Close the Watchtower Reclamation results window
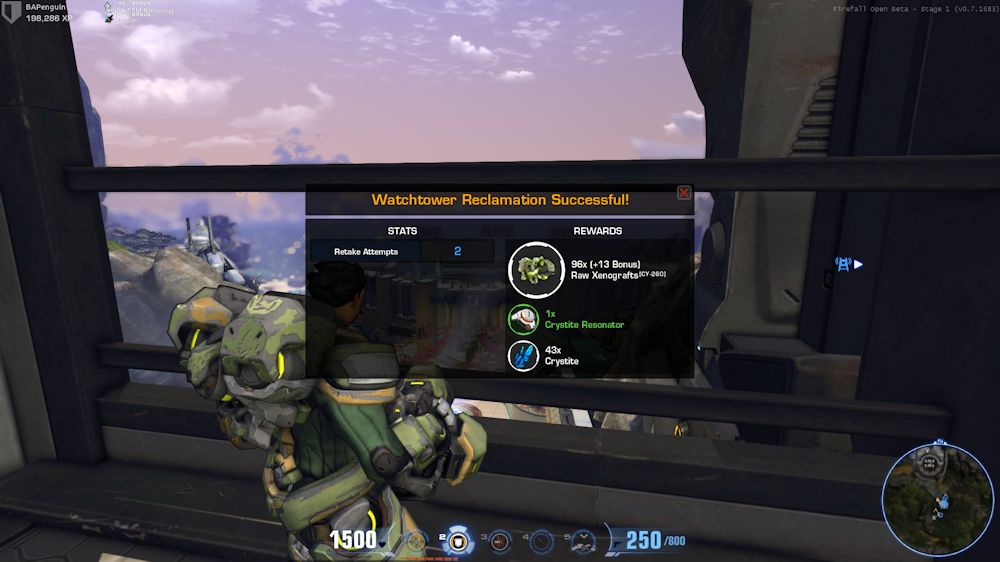This screenshot has width=1000, height=562. tap(684, 193)
